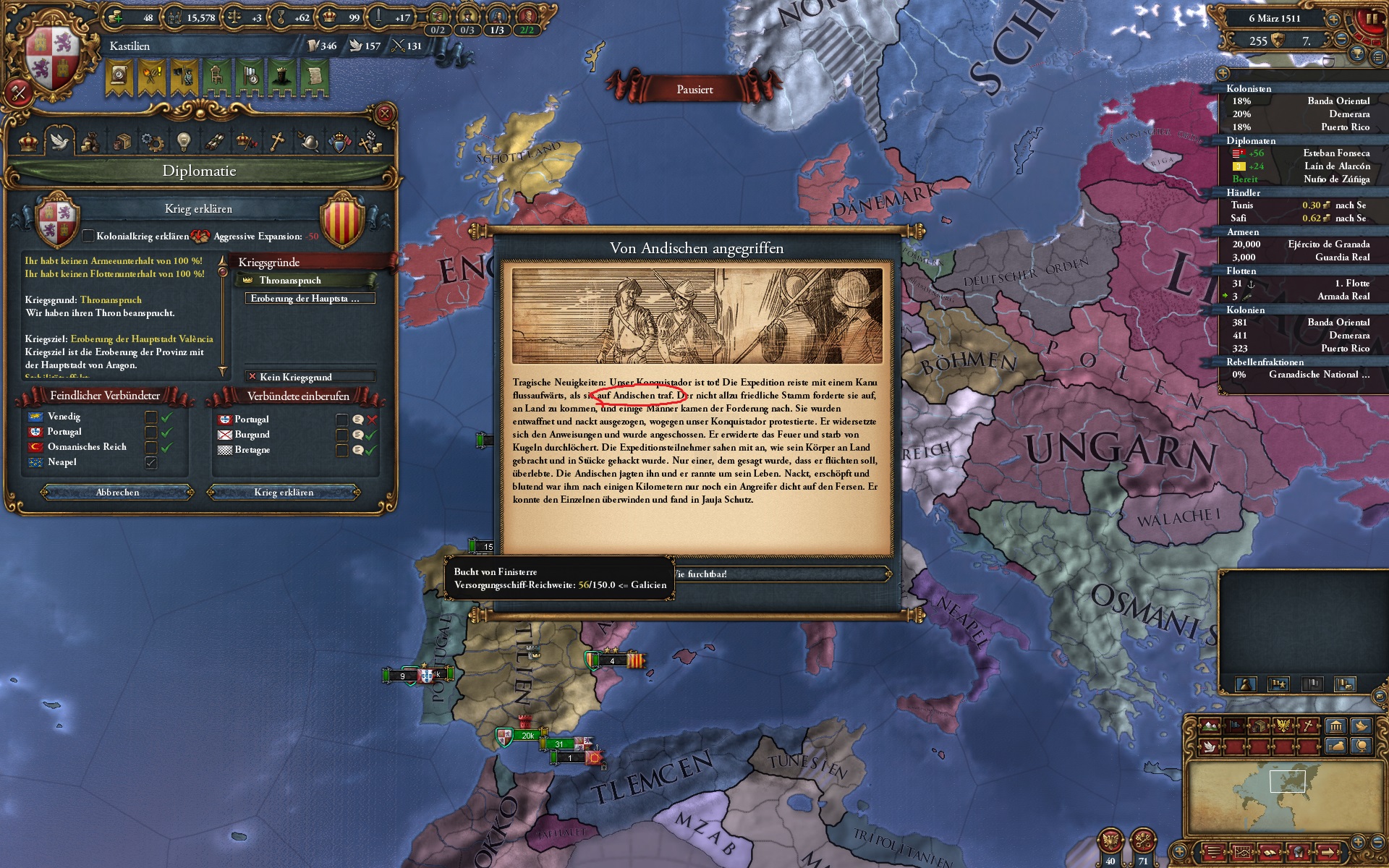
Task: Open the missions tab with the binoculars icon
Action: (x=214, y=142)
